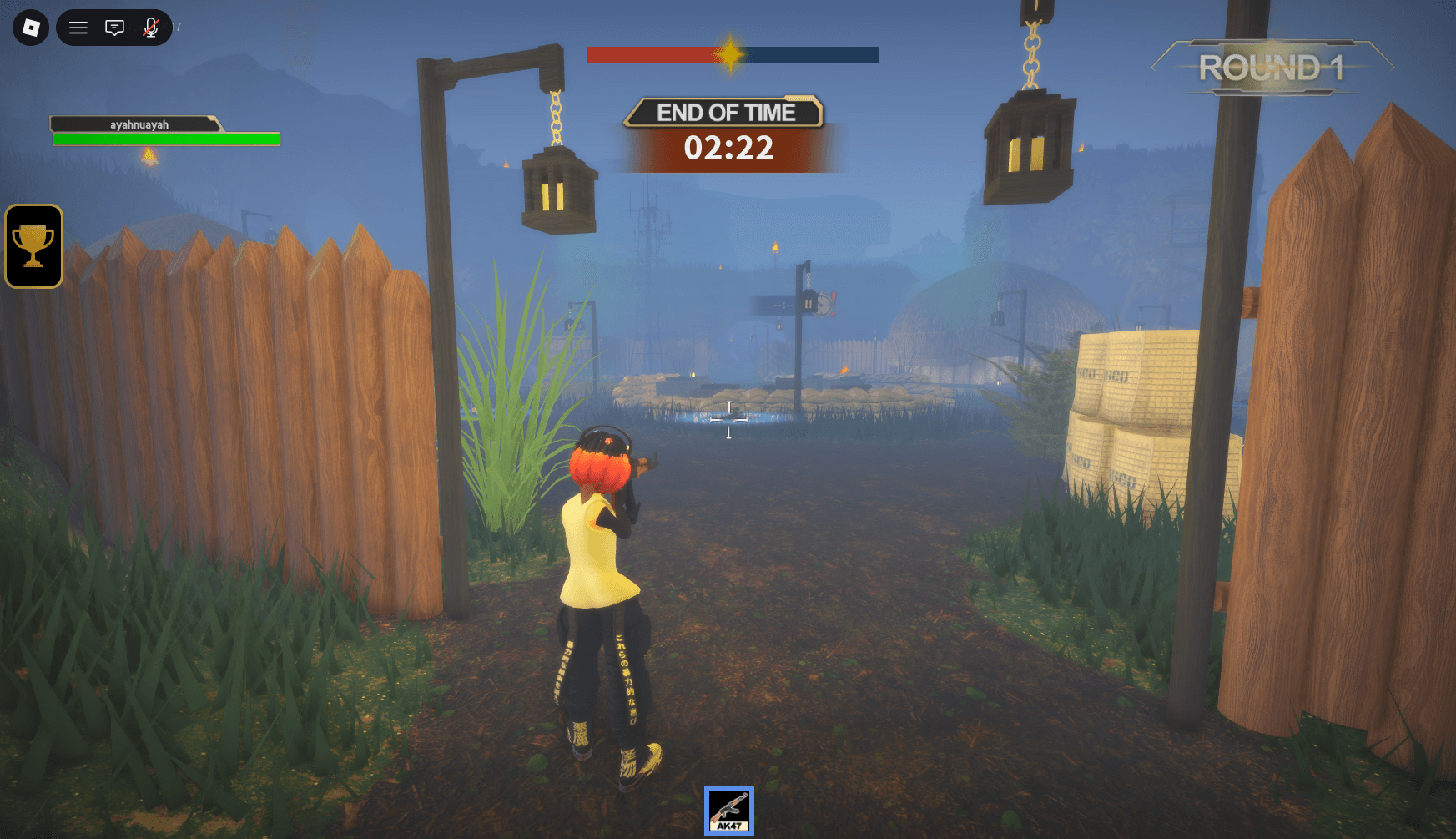1456x839 pixels.
Task: Open the gold trophy leaderboard button
Action: [34, 246]
